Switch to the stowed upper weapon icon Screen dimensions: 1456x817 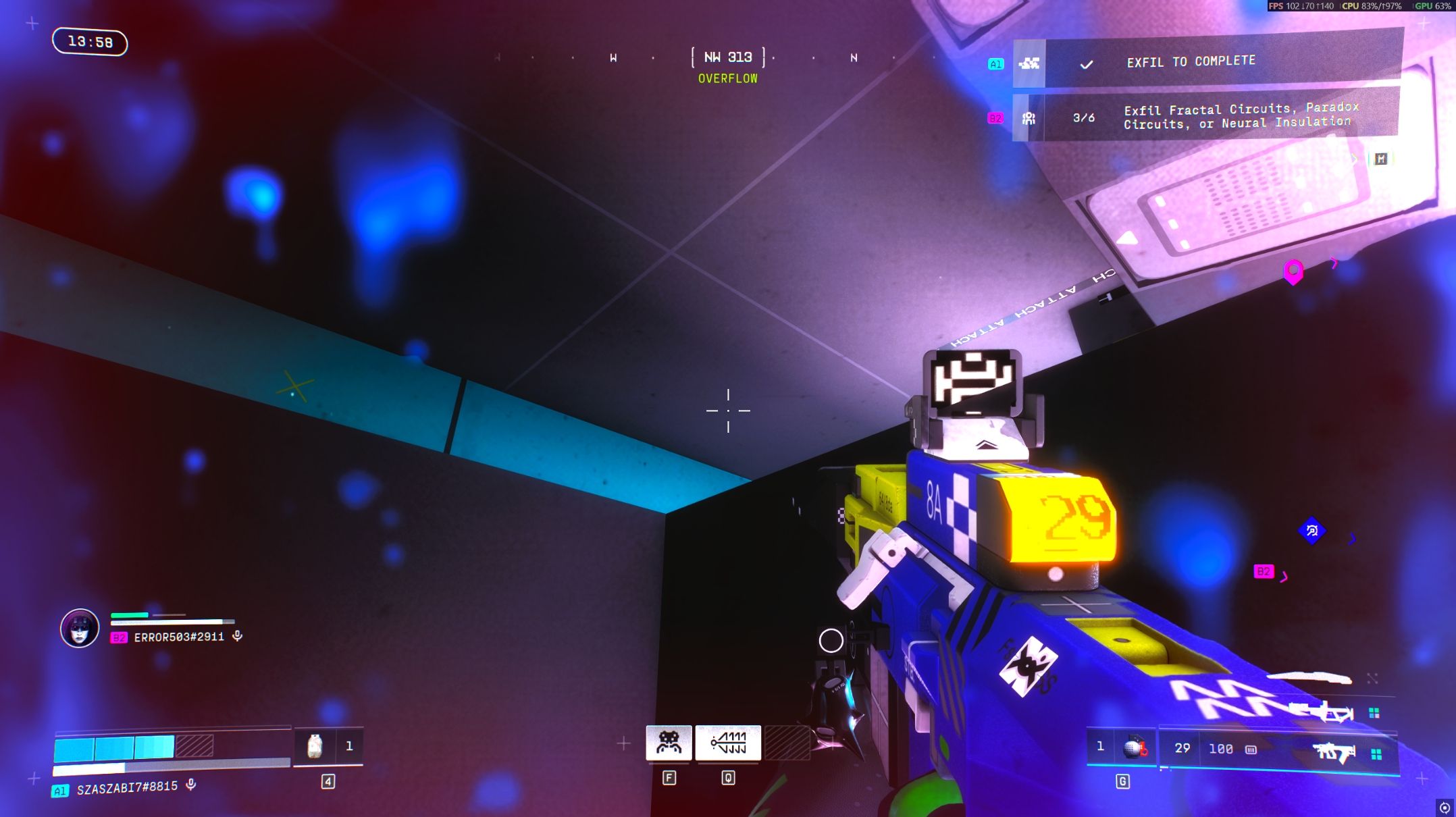pos(1321,712)
